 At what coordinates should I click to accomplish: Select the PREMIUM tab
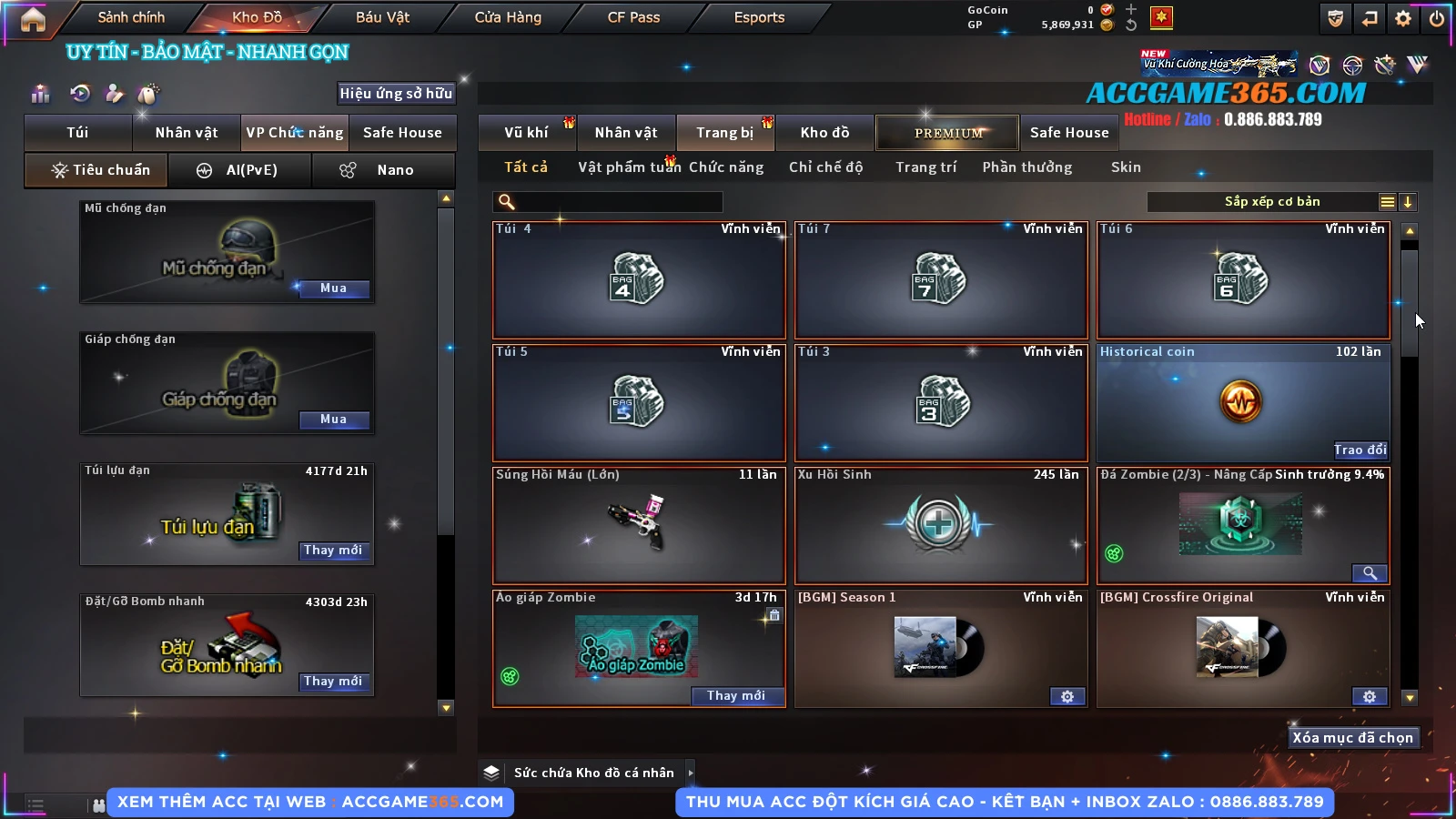[x=948, y=133]
